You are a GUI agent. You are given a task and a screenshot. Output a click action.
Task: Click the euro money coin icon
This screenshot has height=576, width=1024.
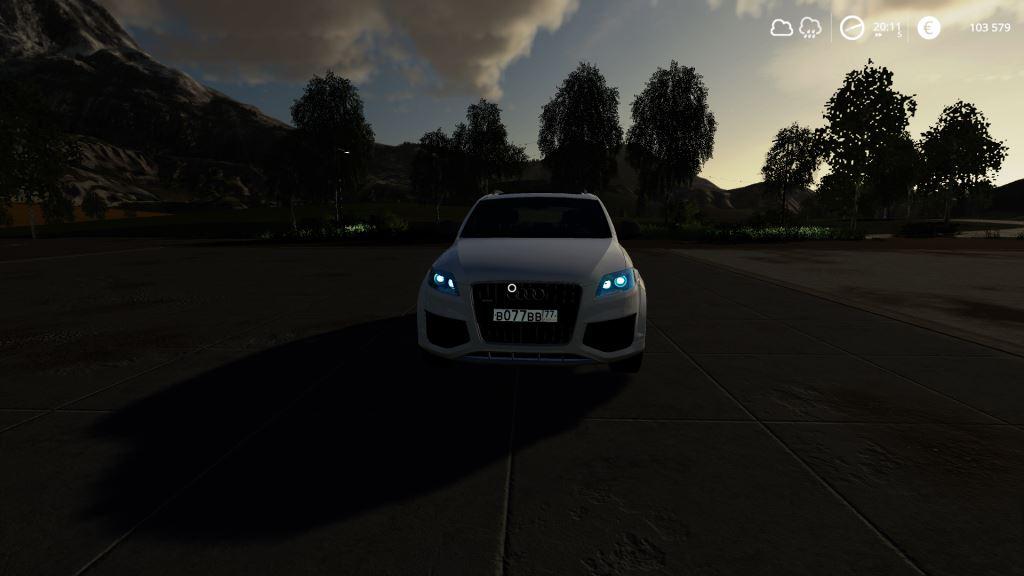(x=929, y=28)
